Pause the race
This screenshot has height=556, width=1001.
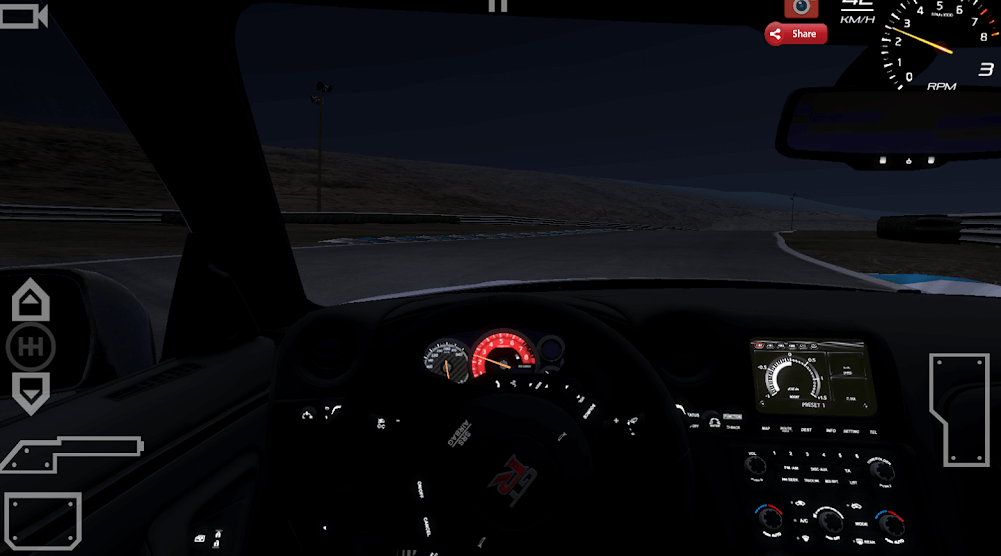pos(497,6)
